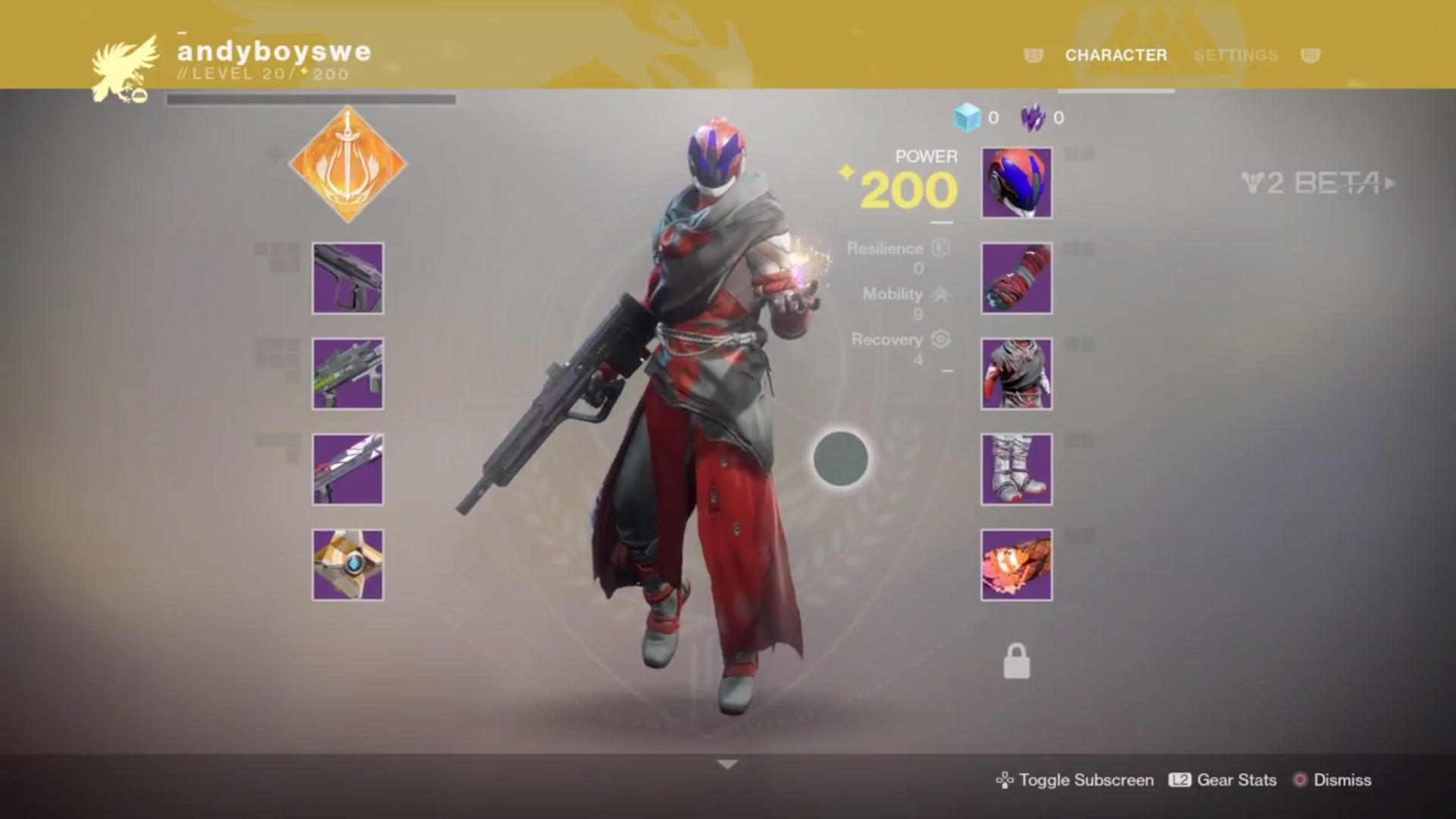Open the kinetic weapon slot
The width and height of the screenshot is (1456, 819).
[348, 278]
